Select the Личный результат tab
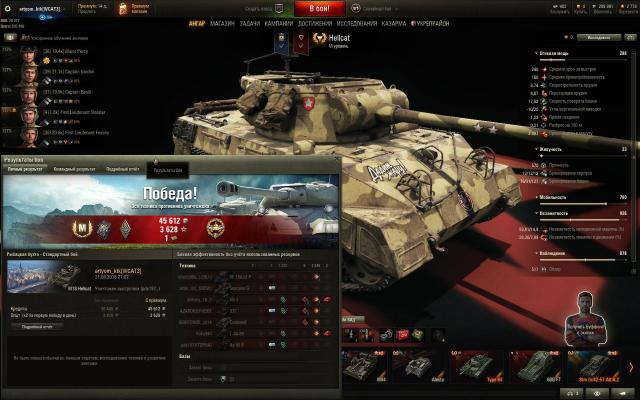Viewport: 640px width, 400px height. tap(26, 170)
